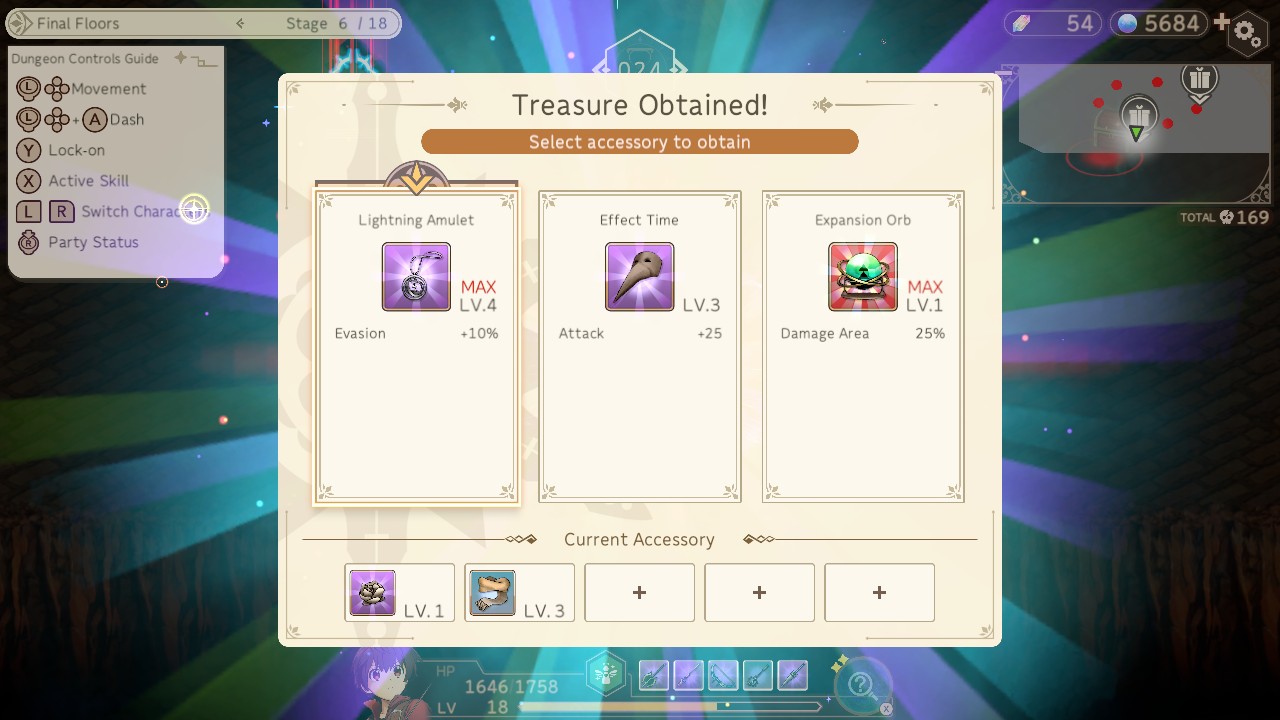Click the blue orb currency icon
This screenshot has height=720, width=1280.
pyautogui.click(x=1129, y=23)
